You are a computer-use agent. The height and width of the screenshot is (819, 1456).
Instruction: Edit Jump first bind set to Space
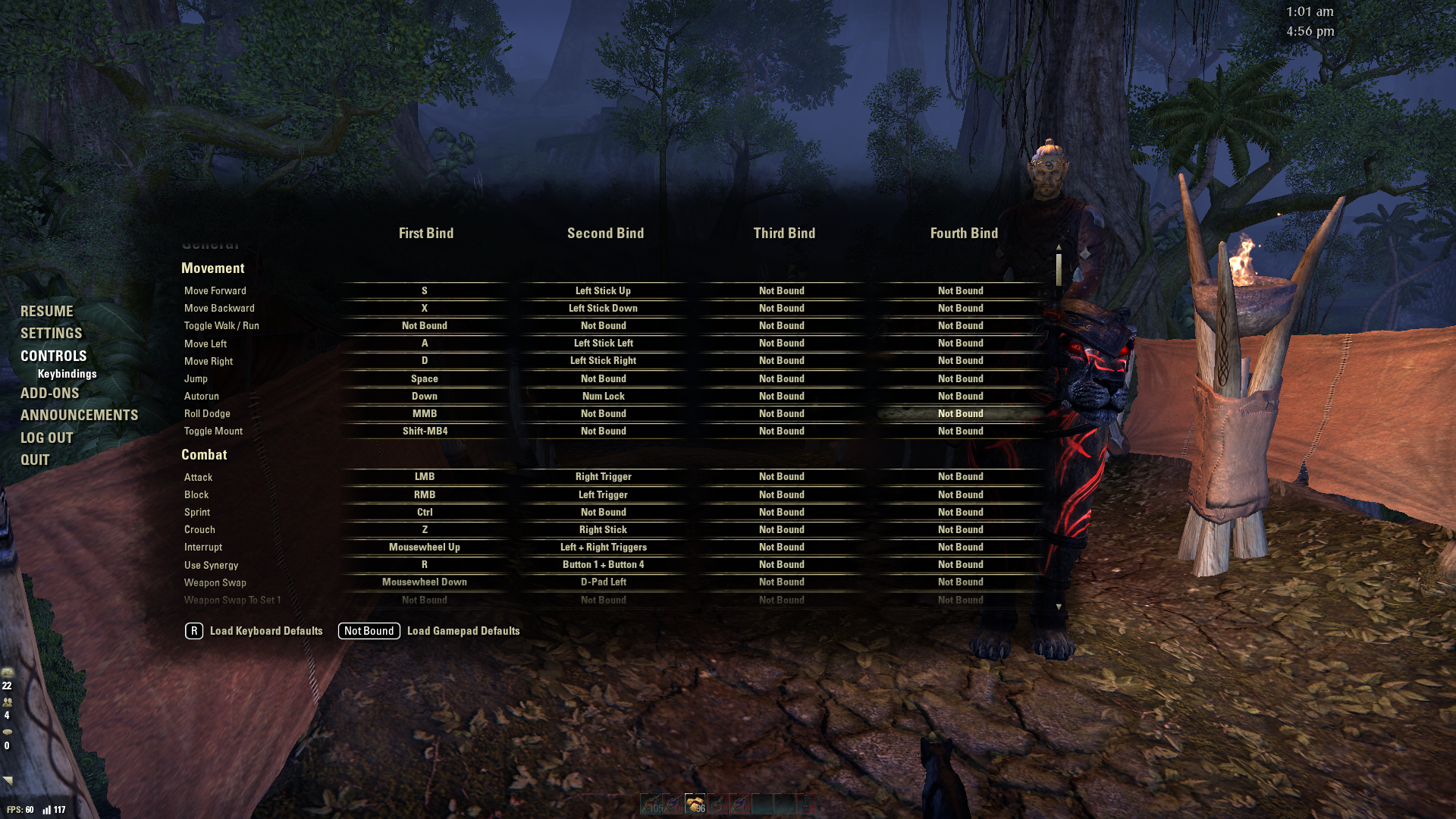point(425,379)
